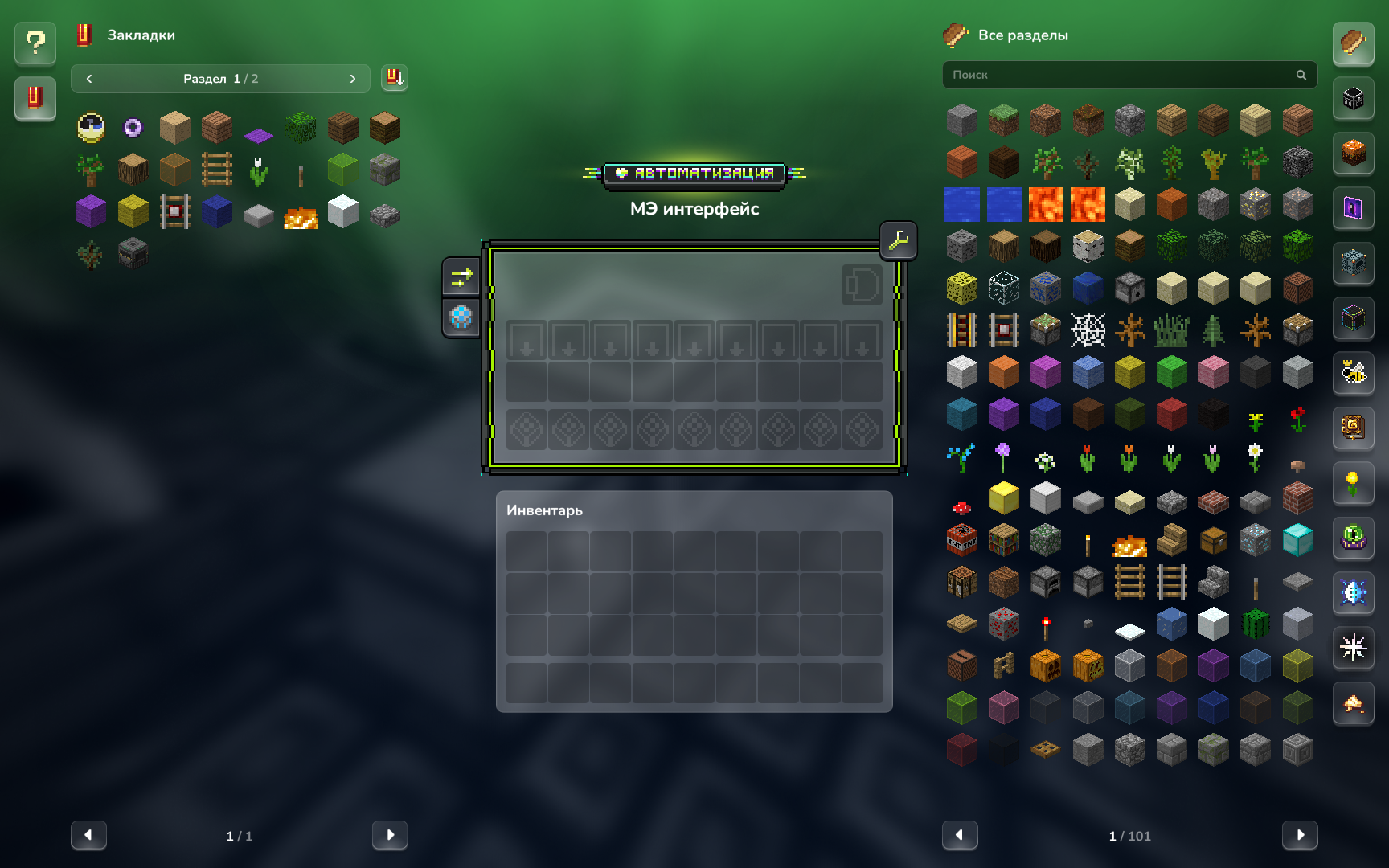
Task: Go to next items page on the right
Action: click(1299, 835)
